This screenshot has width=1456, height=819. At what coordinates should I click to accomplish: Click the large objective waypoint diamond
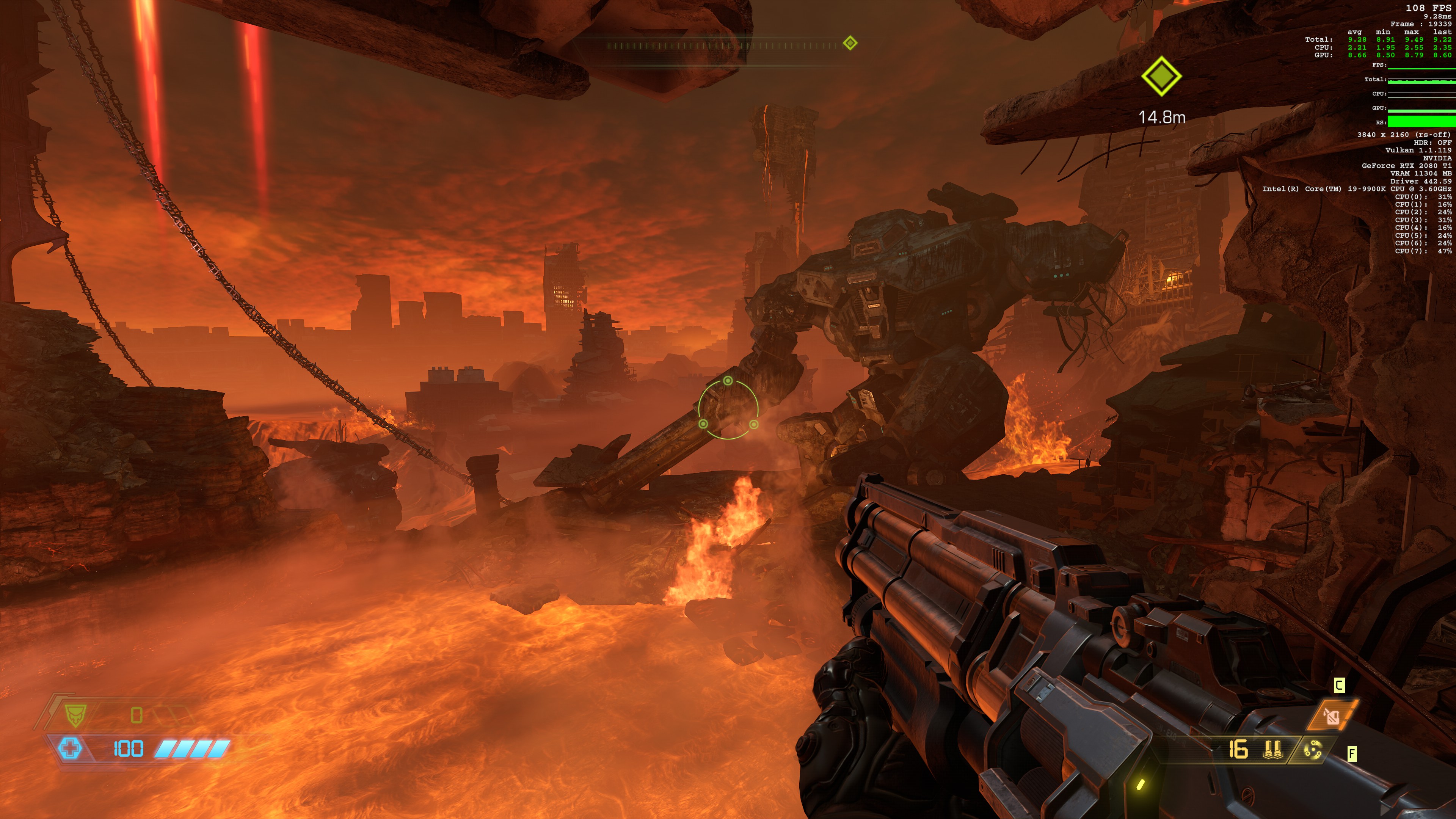pyautogui.click(x=1161, y=76)
